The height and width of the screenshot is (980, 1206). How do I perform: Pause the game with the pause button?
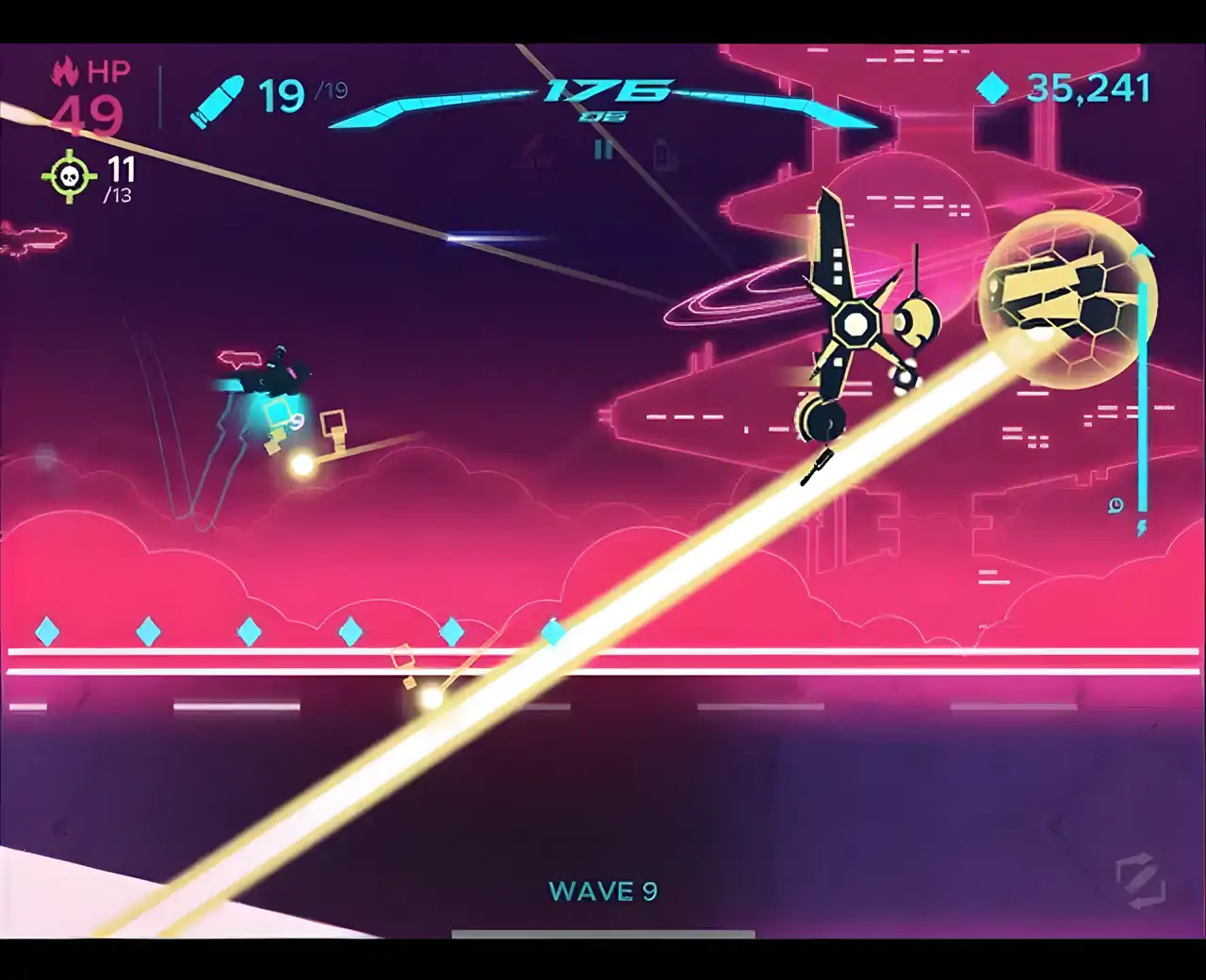(603, 150)
